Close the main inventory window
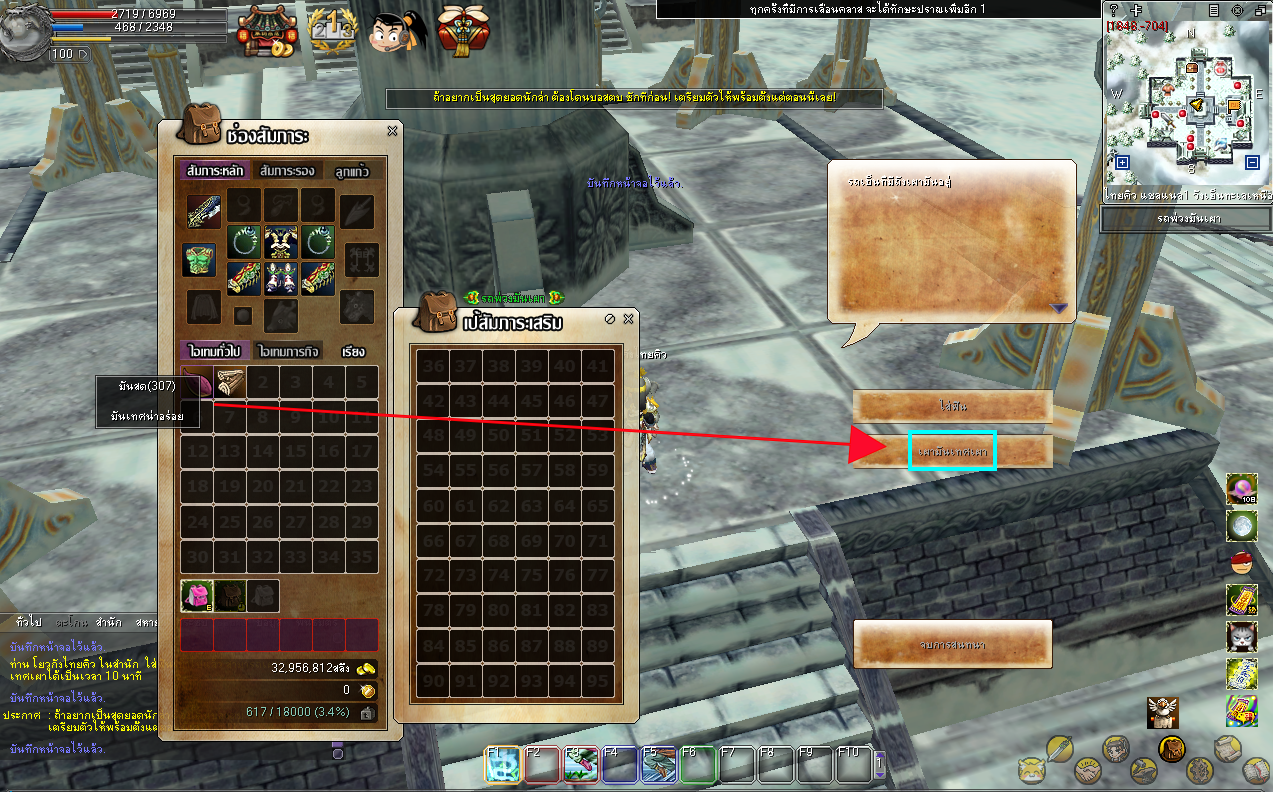The width and height of the screenshot is (1273, 792). (392, 131)
